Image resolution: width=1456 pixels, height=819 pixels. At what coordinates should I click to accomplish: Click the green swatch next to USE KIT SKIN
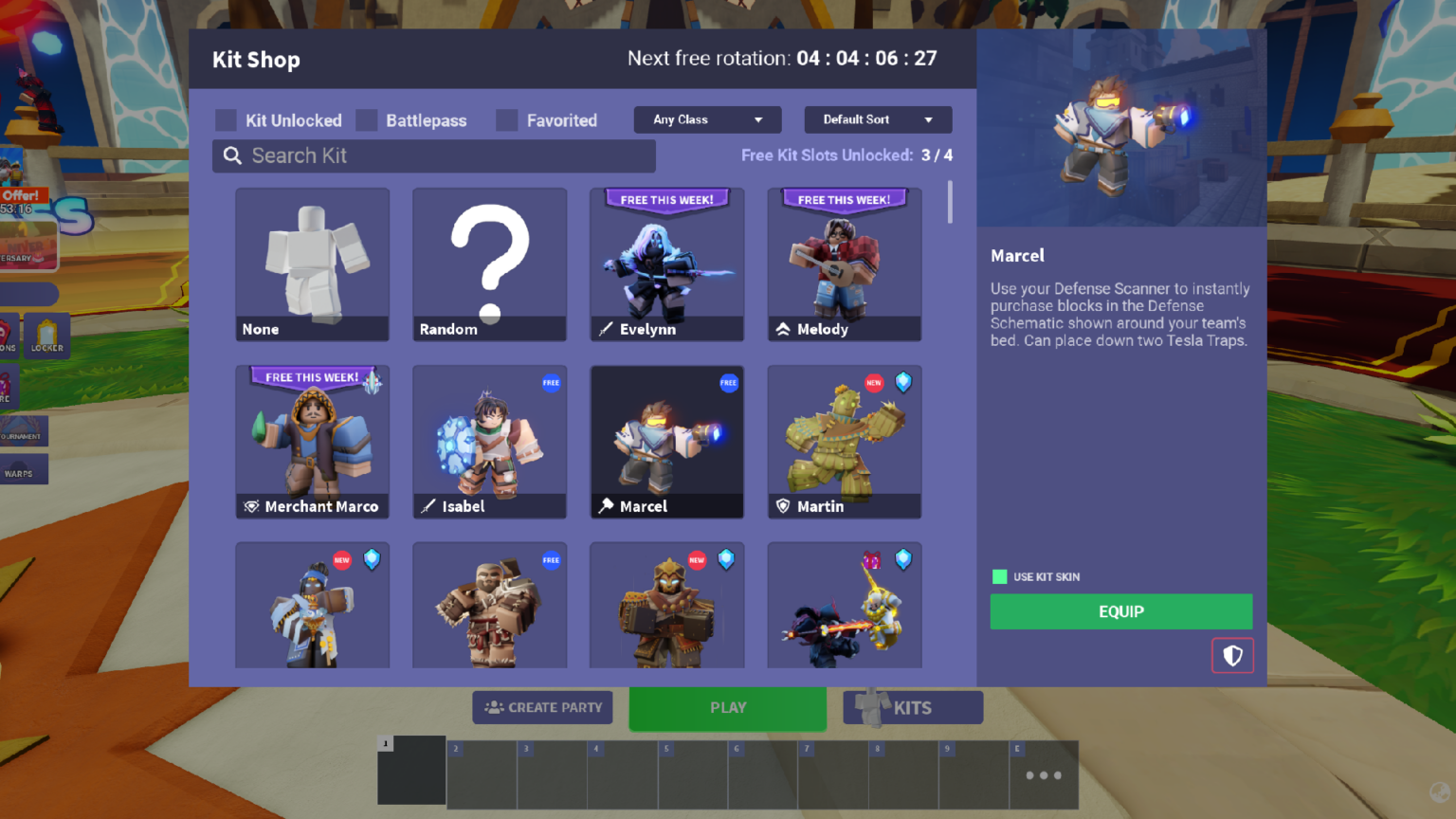(999, 575)
